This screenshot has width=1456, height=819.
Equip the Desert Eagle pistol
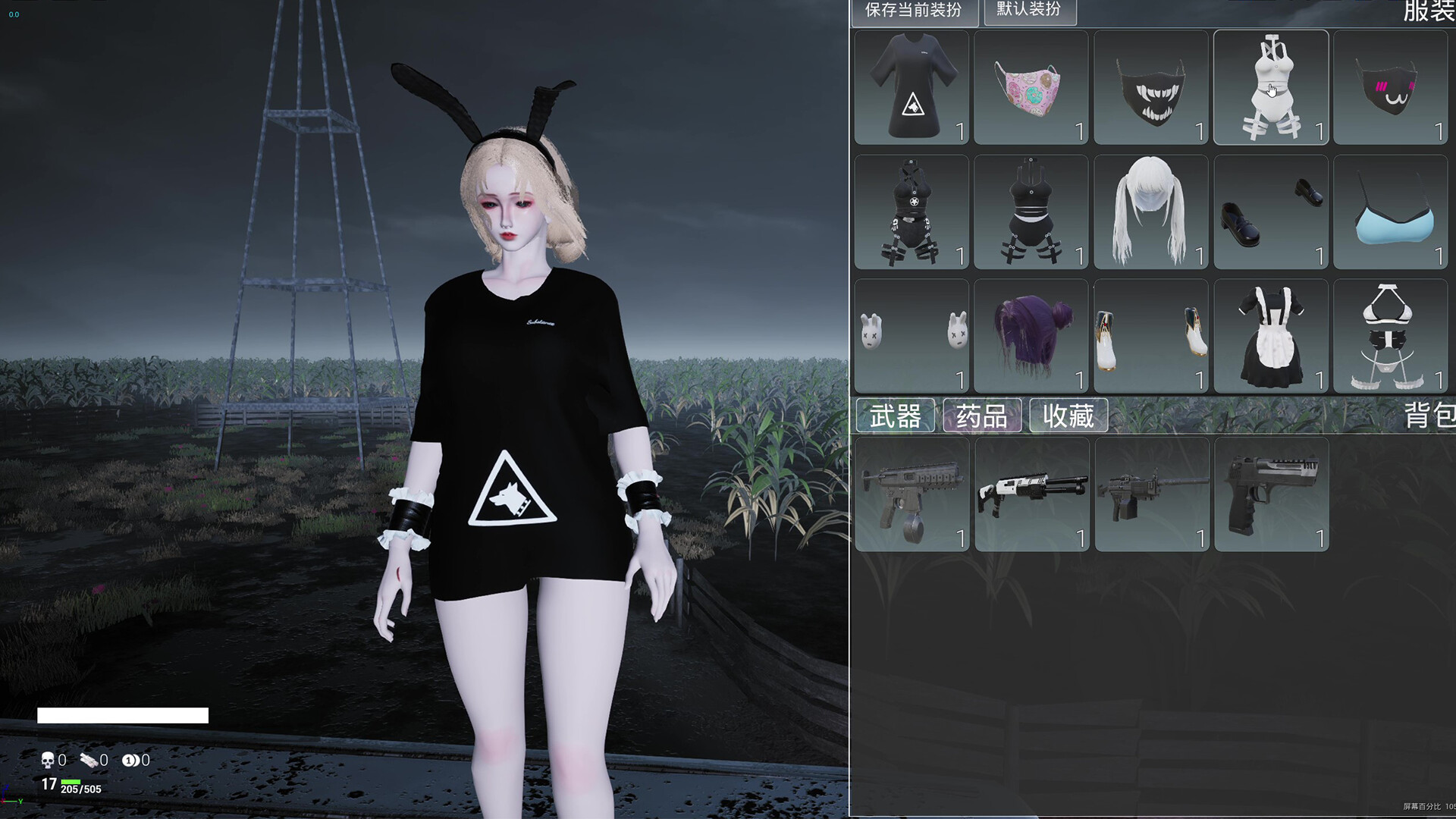[1271, 494]
